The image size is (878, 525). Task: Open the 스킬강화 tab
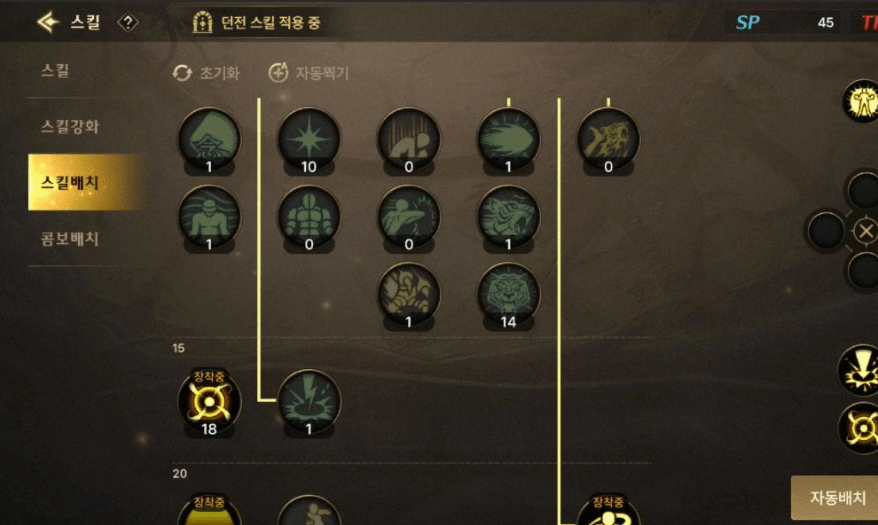coord(70,127)
